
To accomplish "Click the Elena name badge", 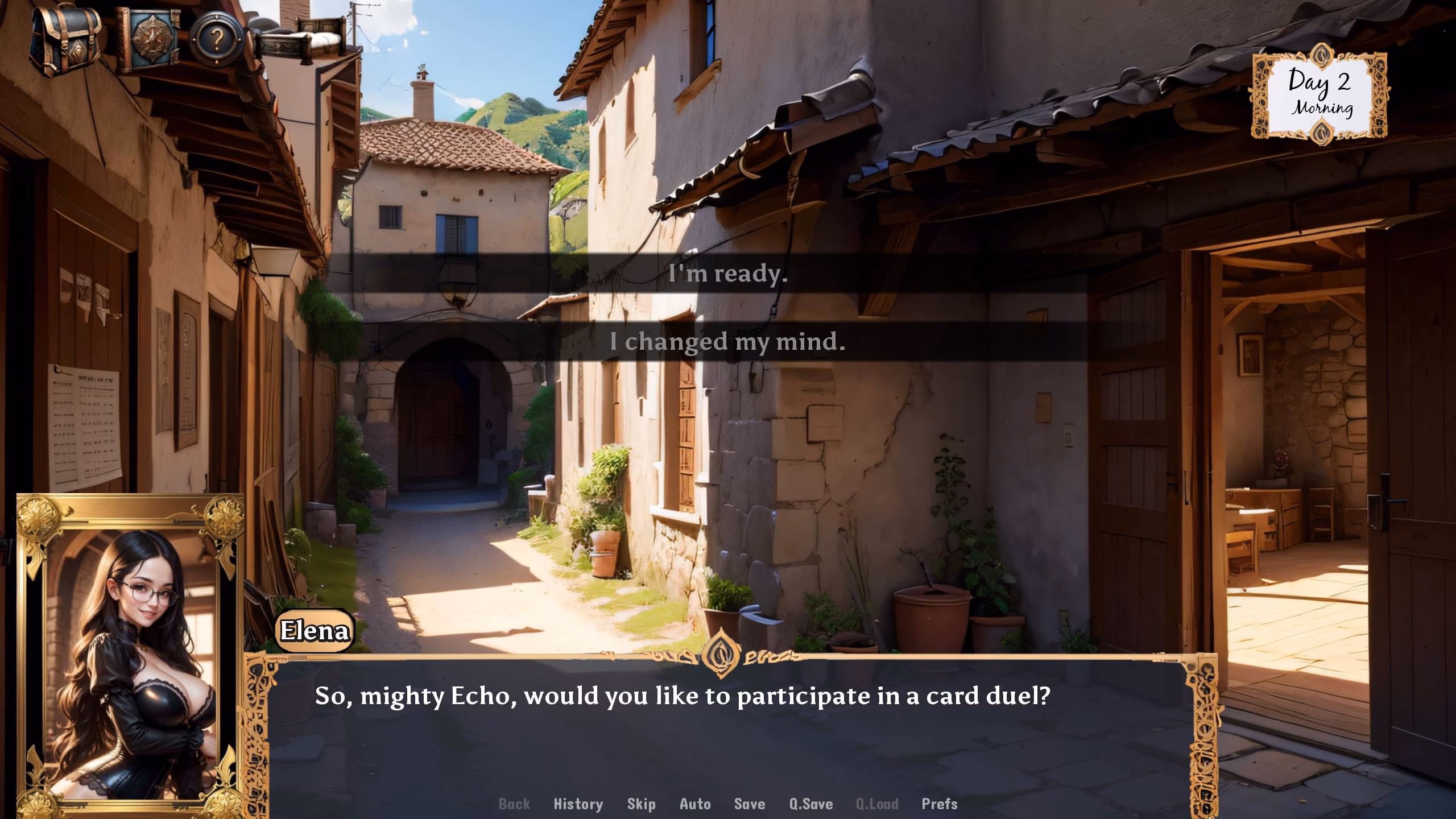I will pos(315,630).
